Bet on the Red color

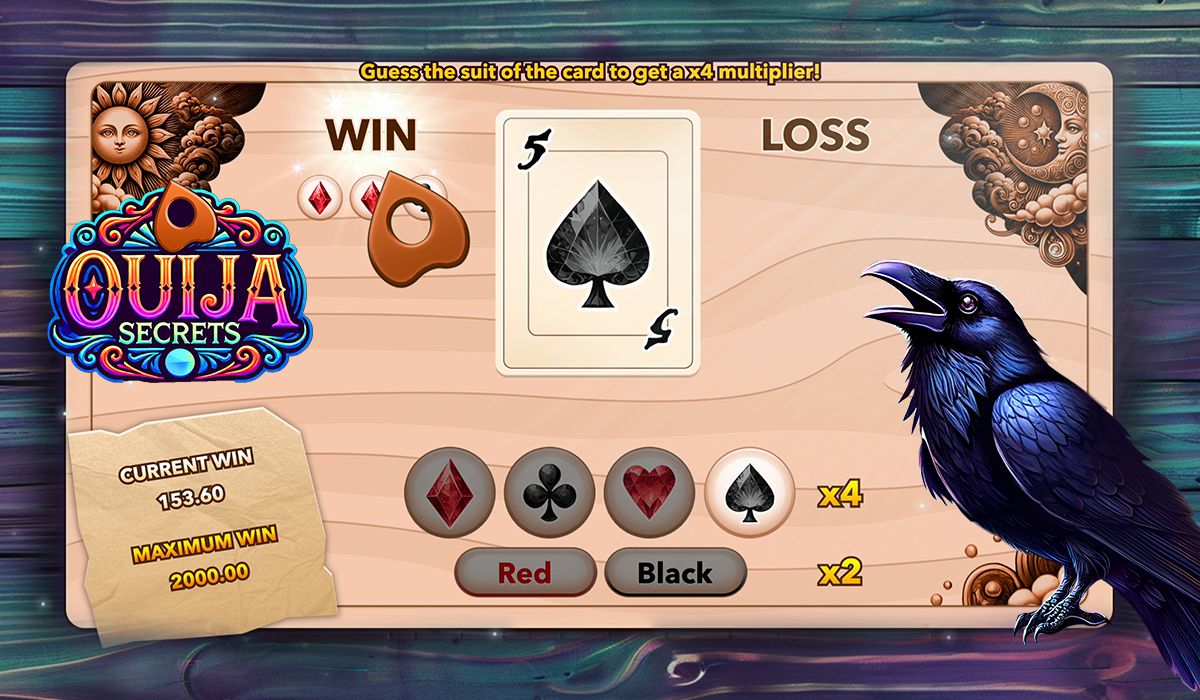525,573
